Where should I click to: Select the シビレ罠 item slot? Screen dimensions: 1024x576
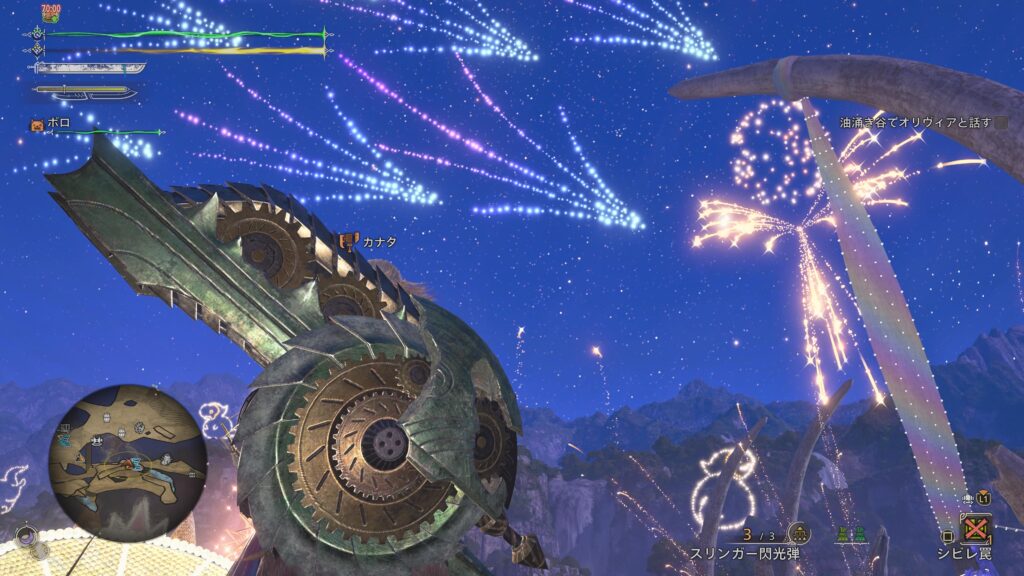point(975,528)
